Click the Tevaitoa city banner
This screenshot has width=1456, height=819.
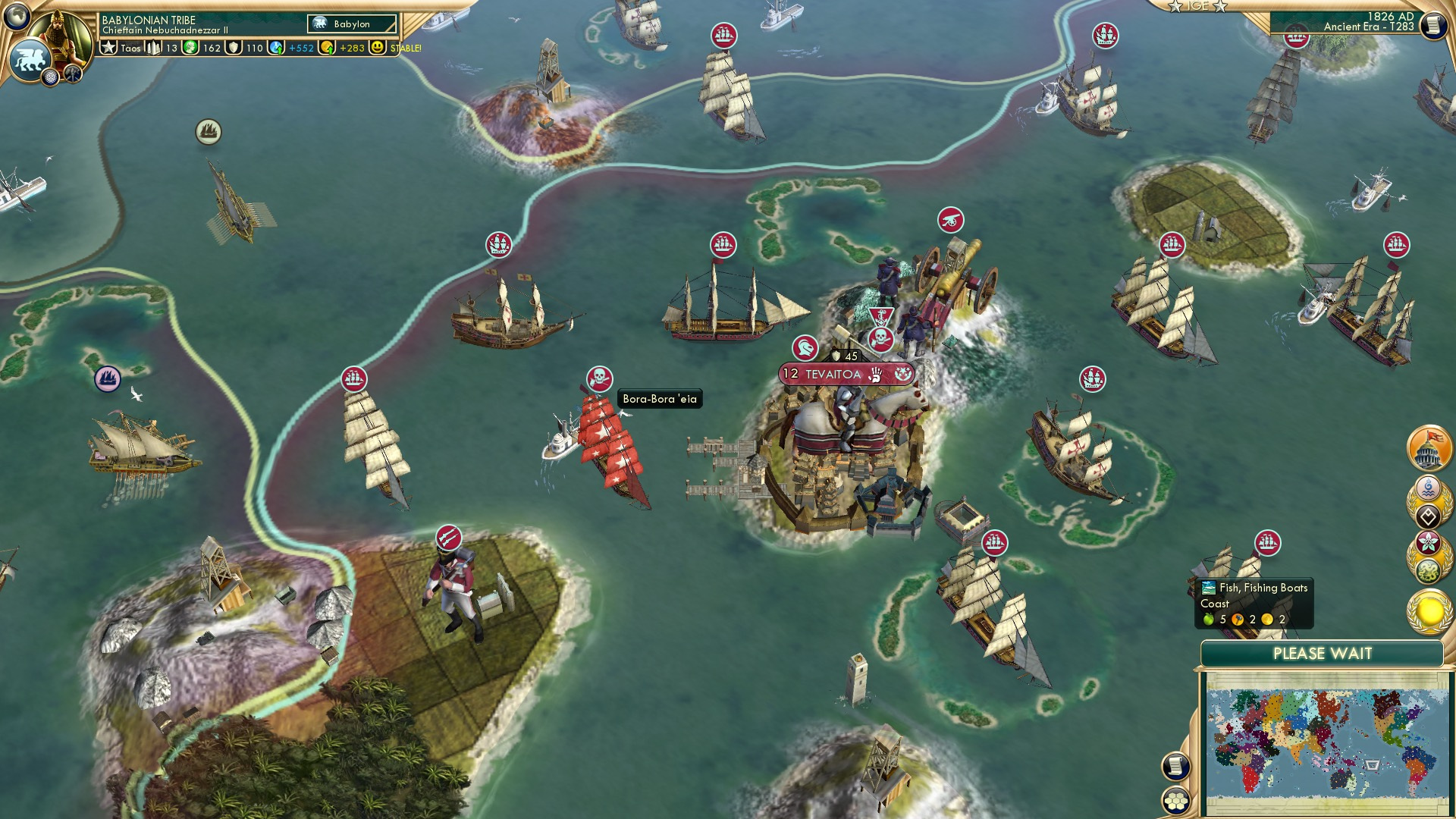(x=833, y=374)
